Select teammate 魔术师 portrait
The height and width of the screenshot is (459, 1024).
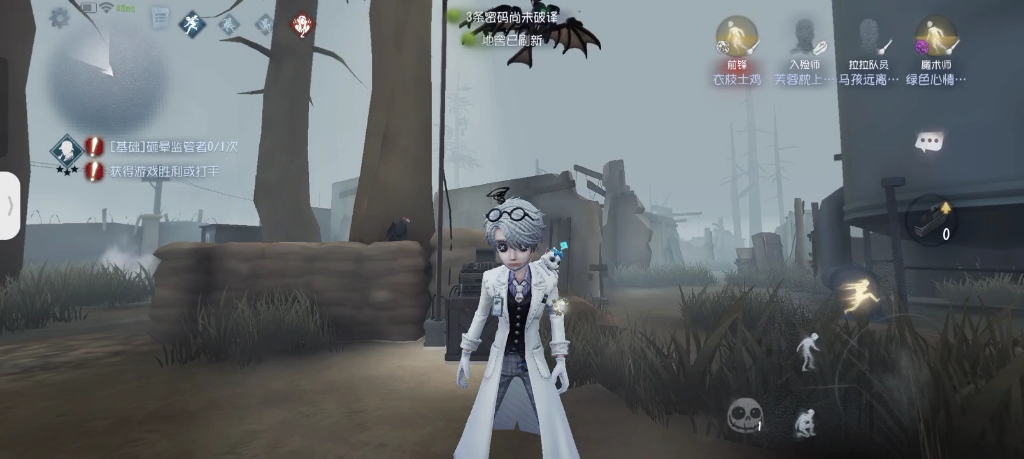coord(936,37)
